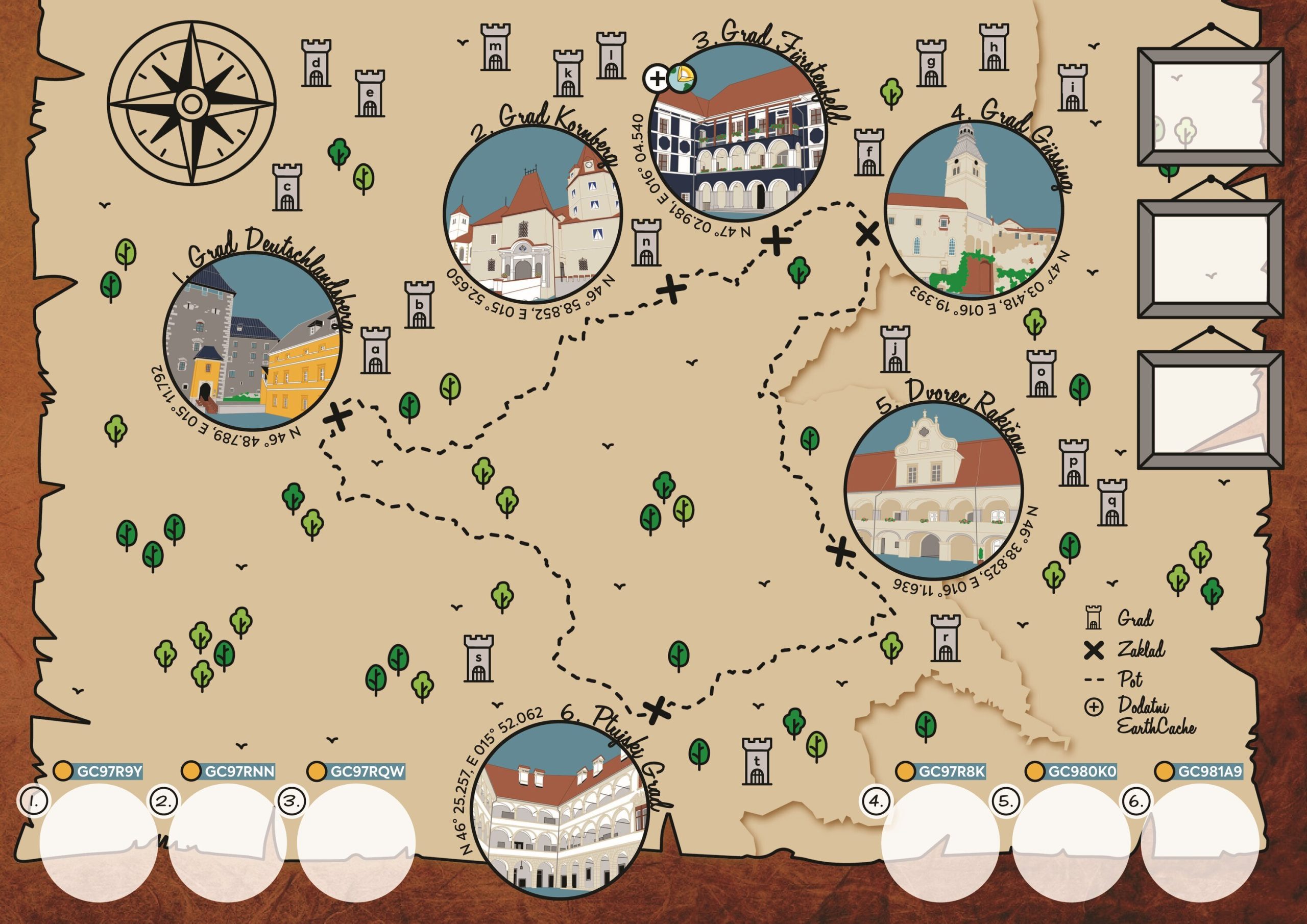The width and height of the screenshot is (1307, 924).
Task: Choose the GC97RQW cache code label
Action: click(367, 772)
